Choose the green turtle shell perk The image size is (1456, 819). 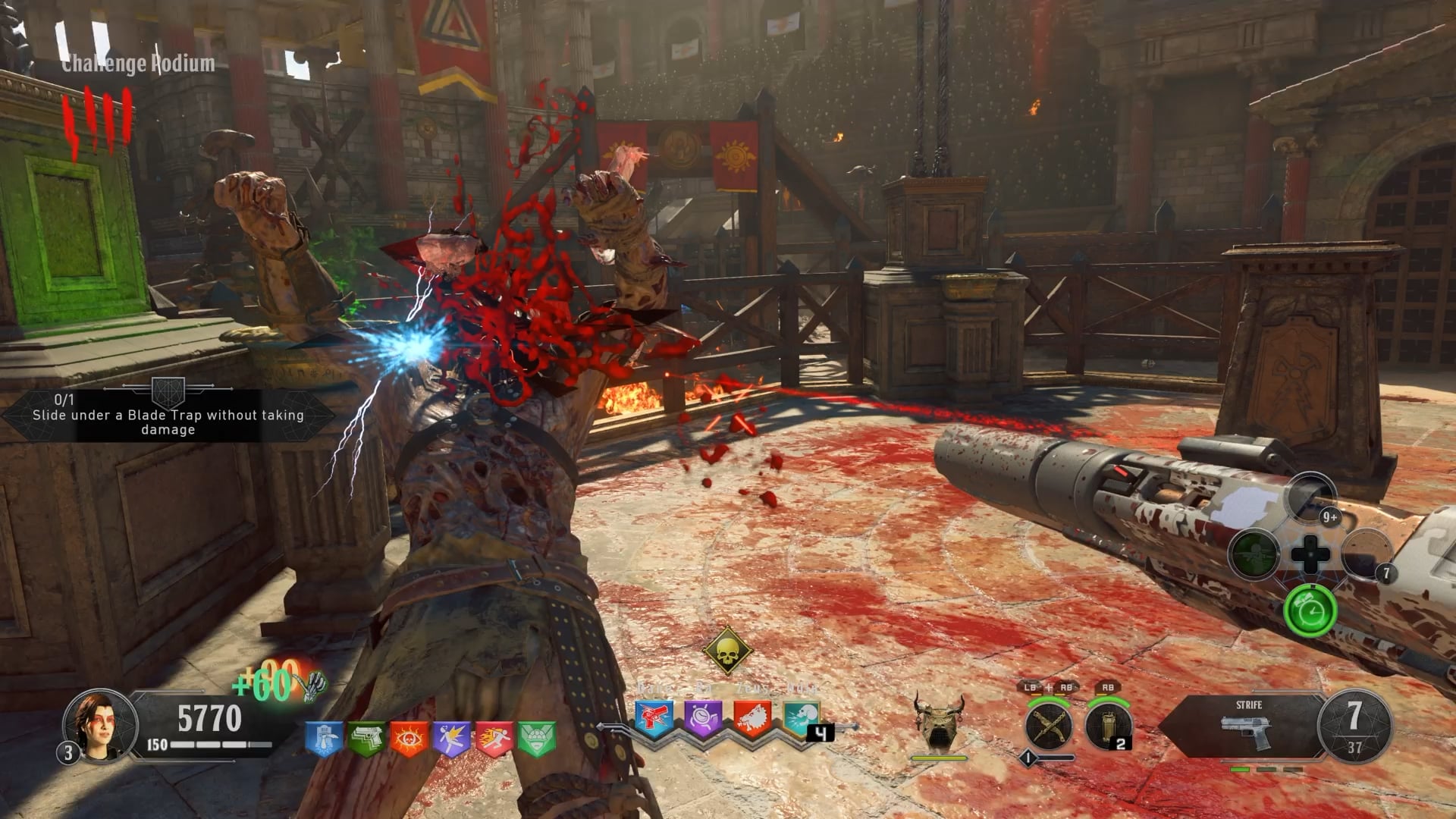point(537,738)
